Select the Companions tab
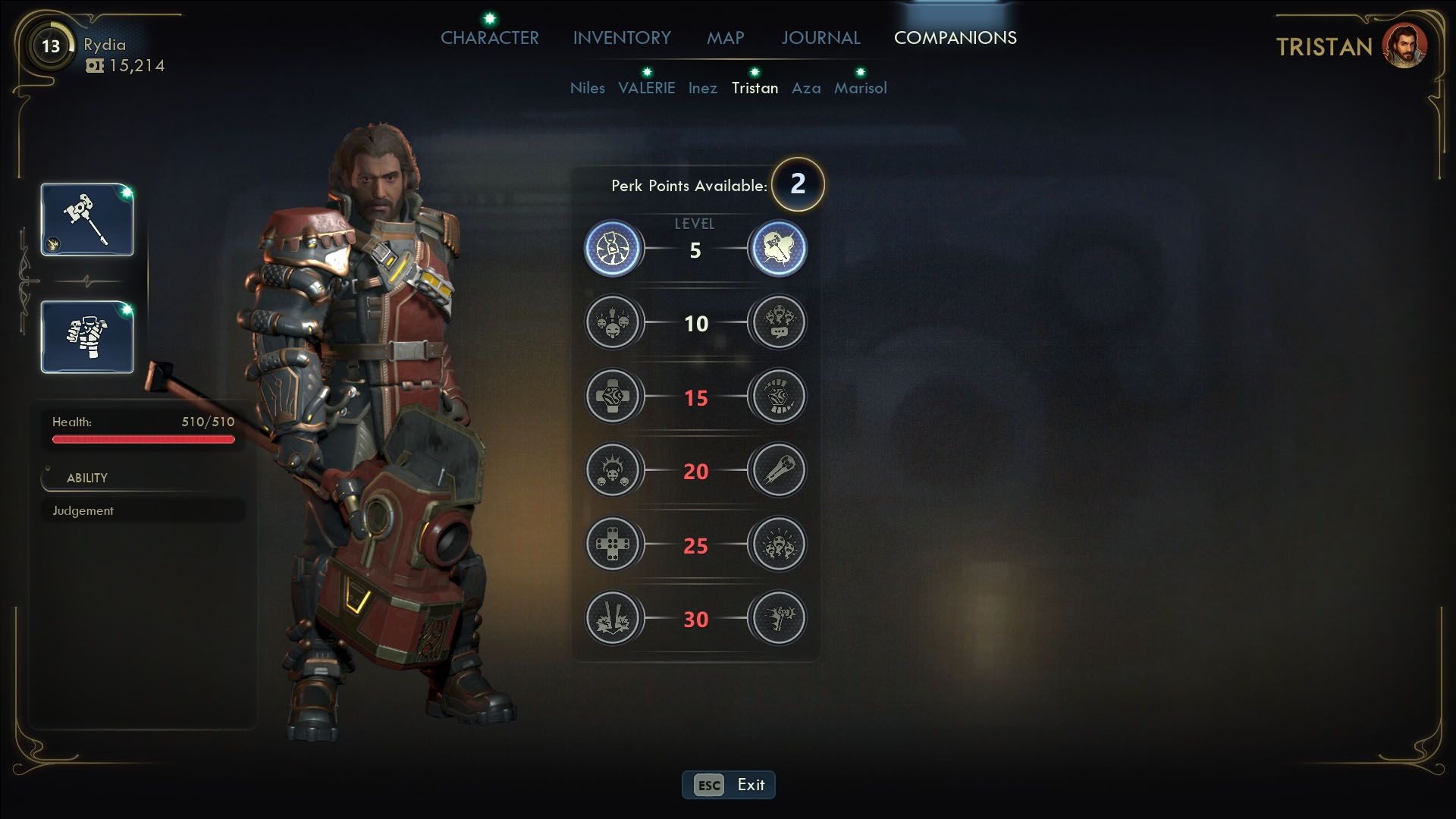The height and width of the screenshot is (819, 1456). pyautogui.click(x=955, y=38)
